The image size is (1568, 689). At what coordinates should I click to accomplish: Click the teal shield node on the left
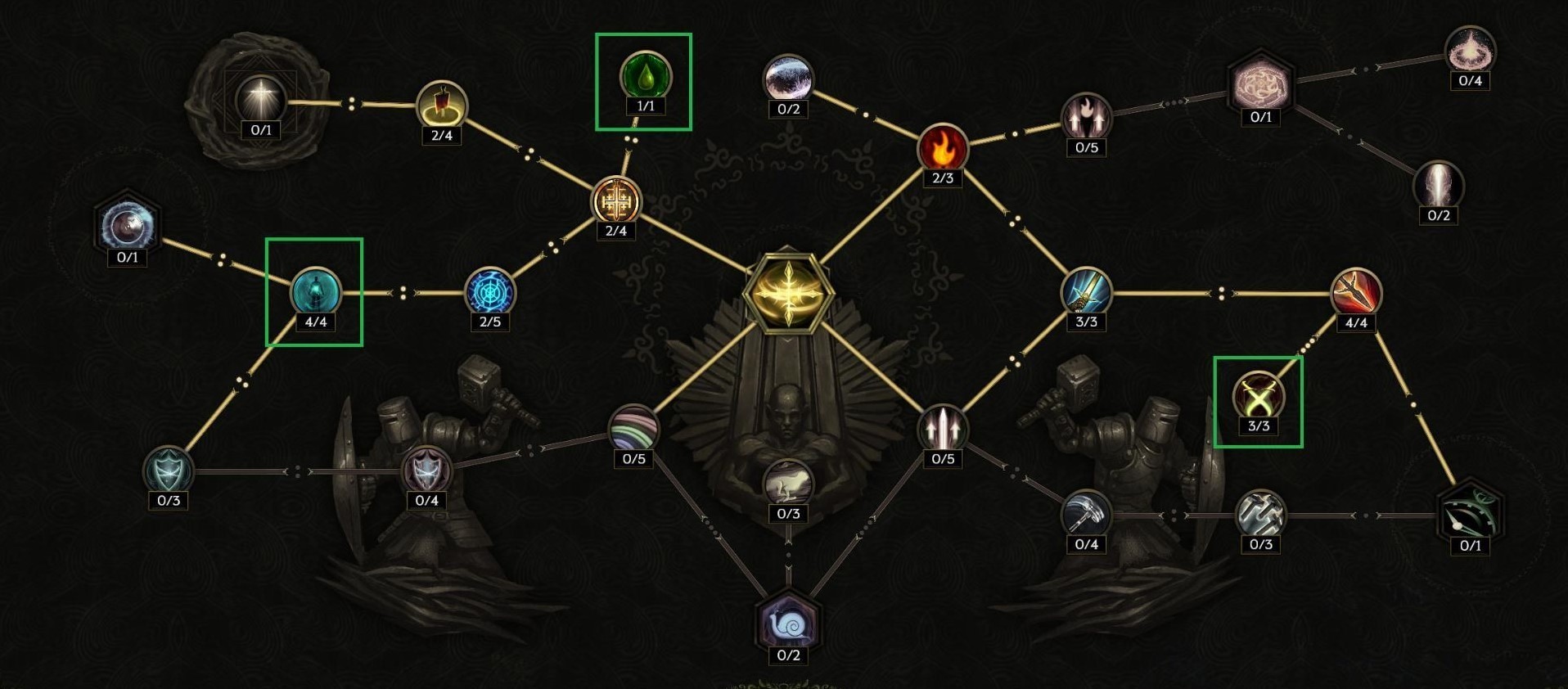168,467
